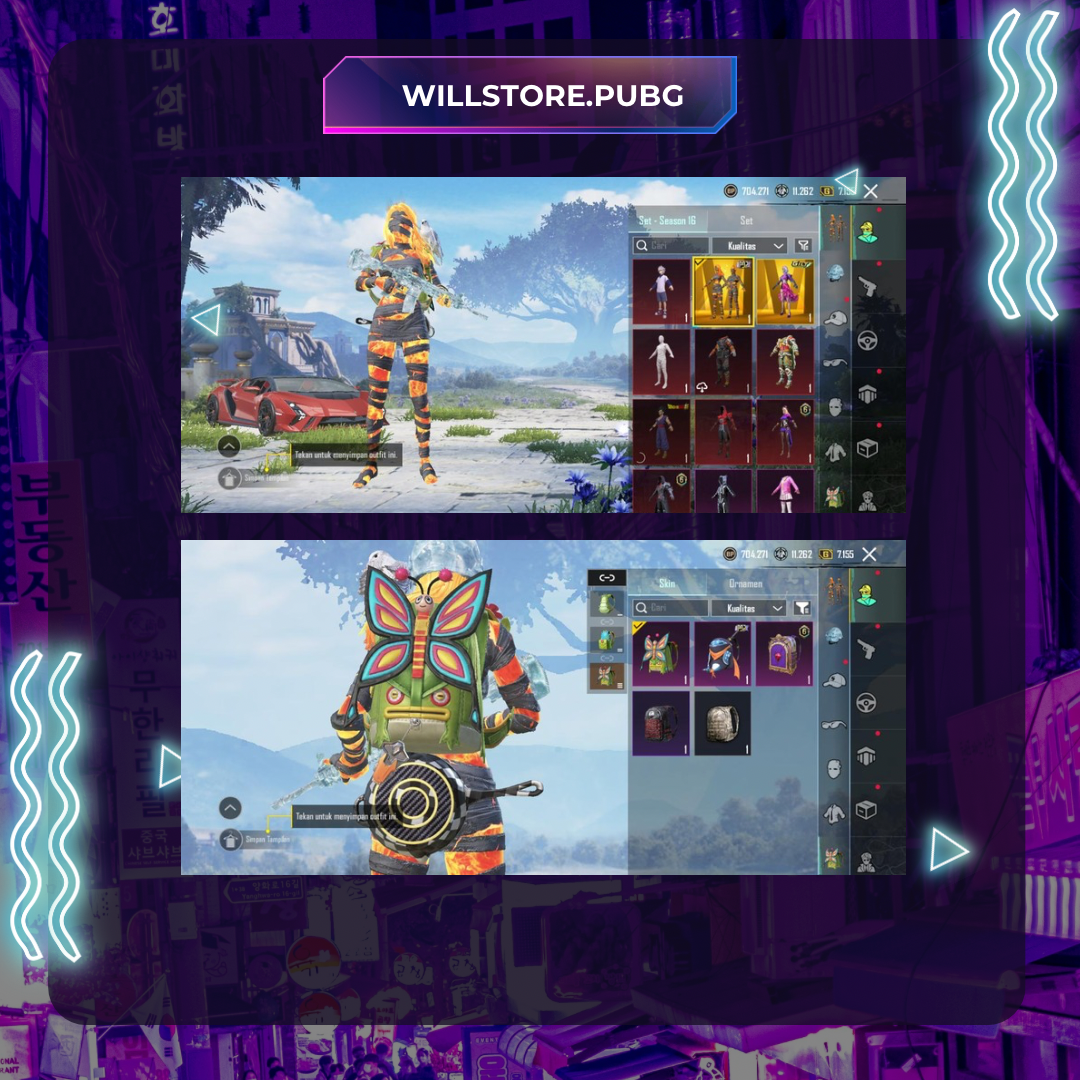Pick the plain white mummy outfit
The width and height of the screenshot is (1080, 1080).
tap(661, 362)
